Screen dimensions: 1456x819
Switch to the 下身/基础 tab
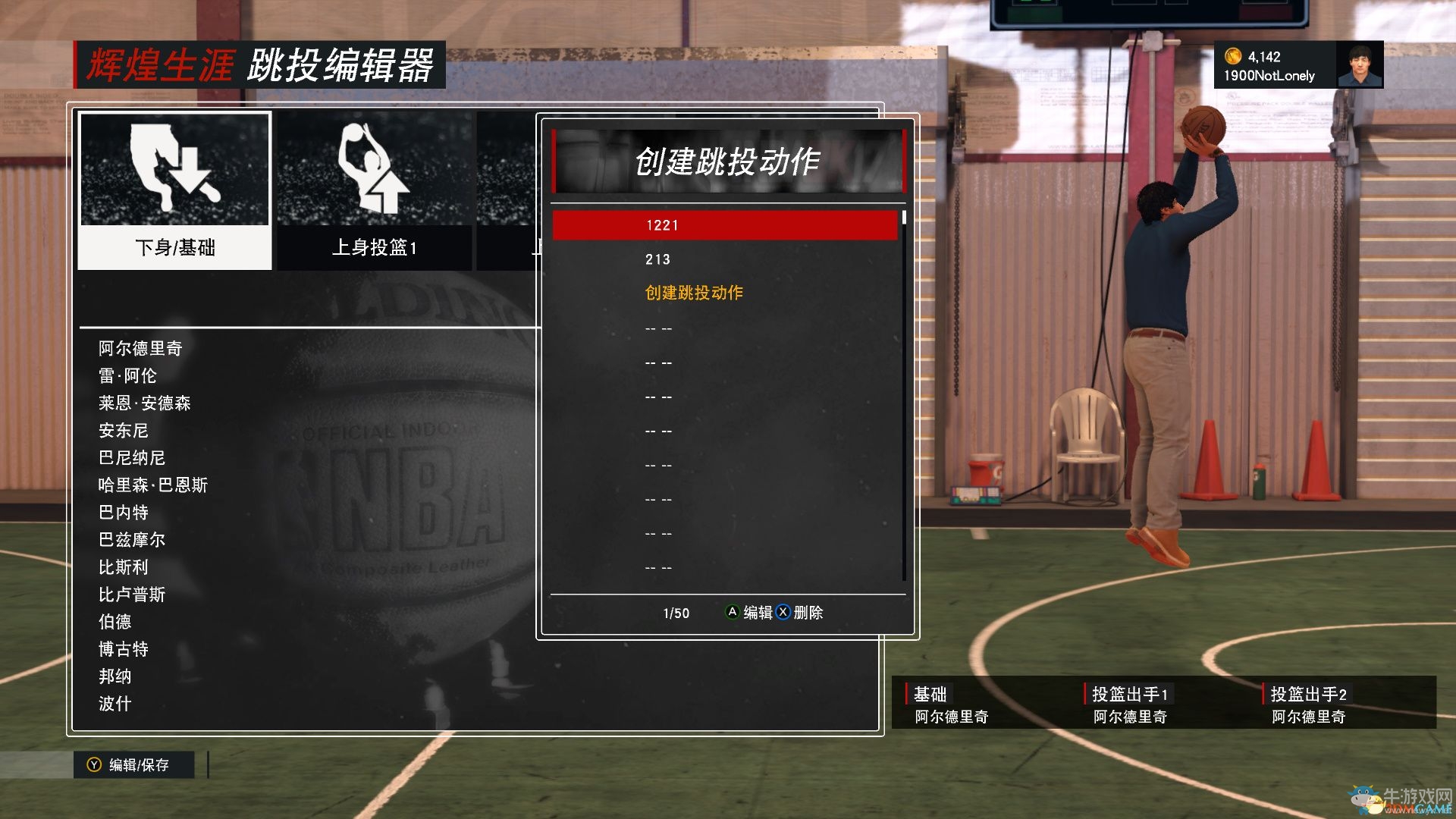[174, 248]
